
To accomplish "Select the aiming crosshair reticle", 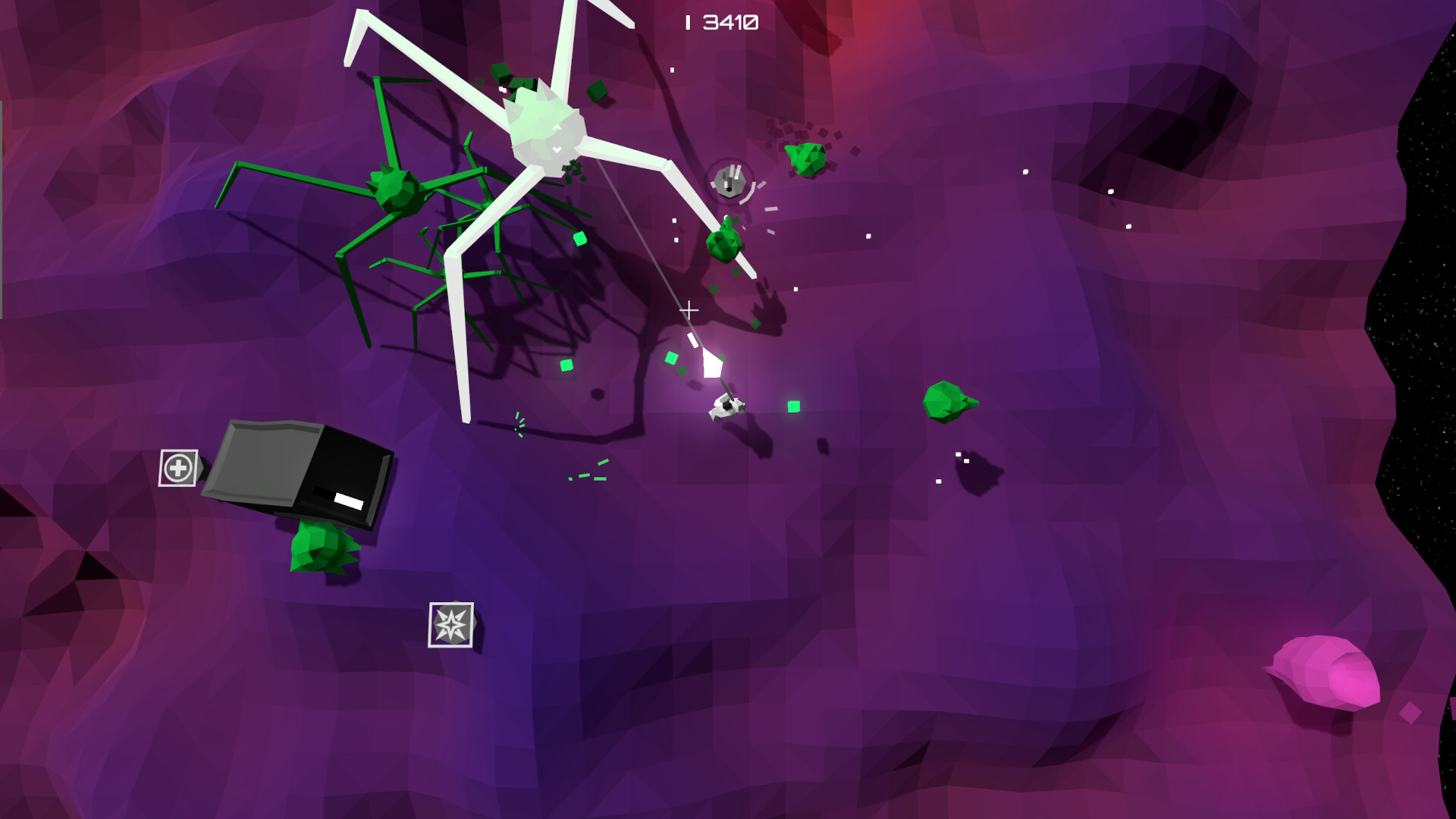I will coord(689,310).
